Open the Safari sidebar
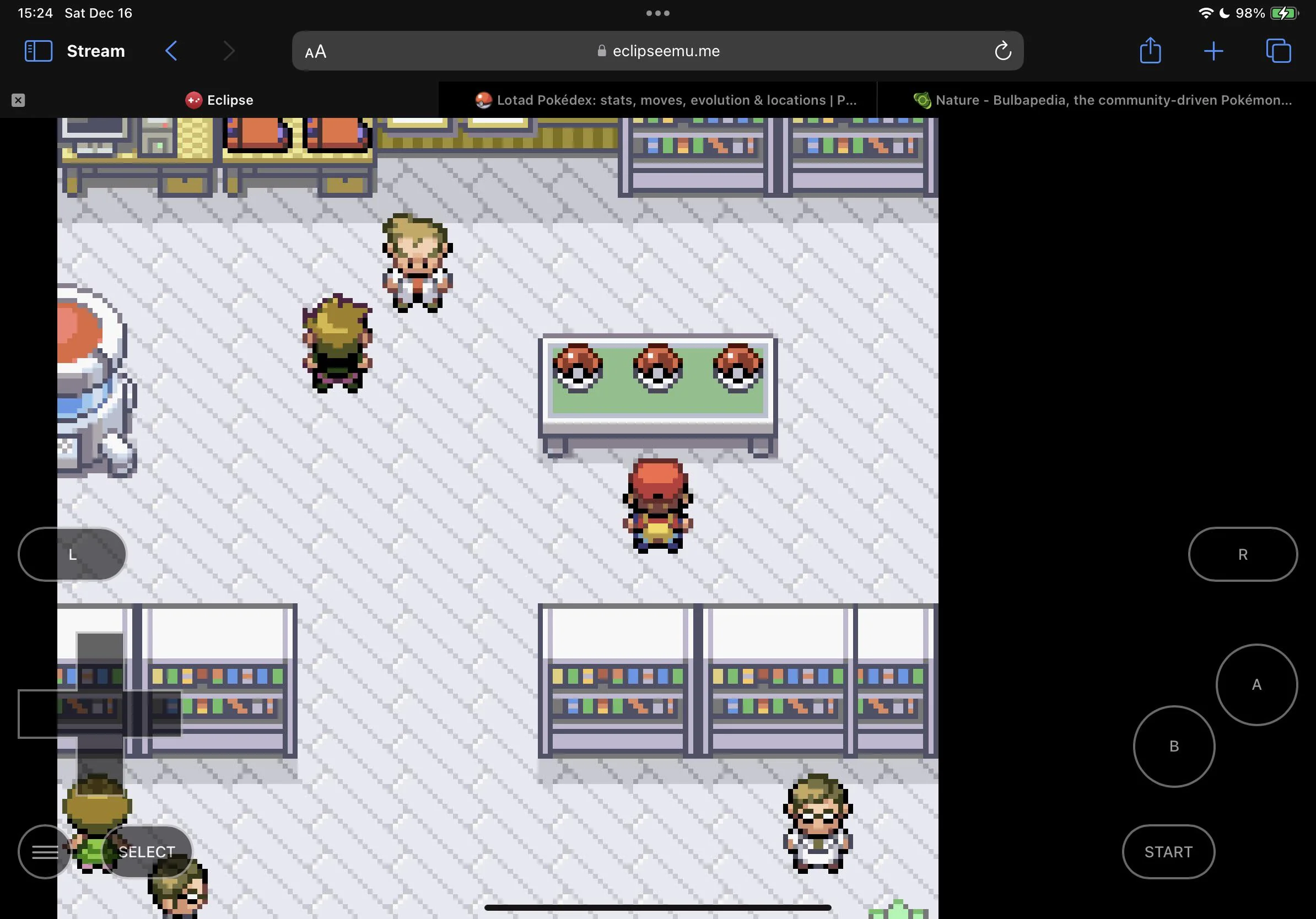The height and width of the screenshot is (919, 1316). click(x=38, y=51)
